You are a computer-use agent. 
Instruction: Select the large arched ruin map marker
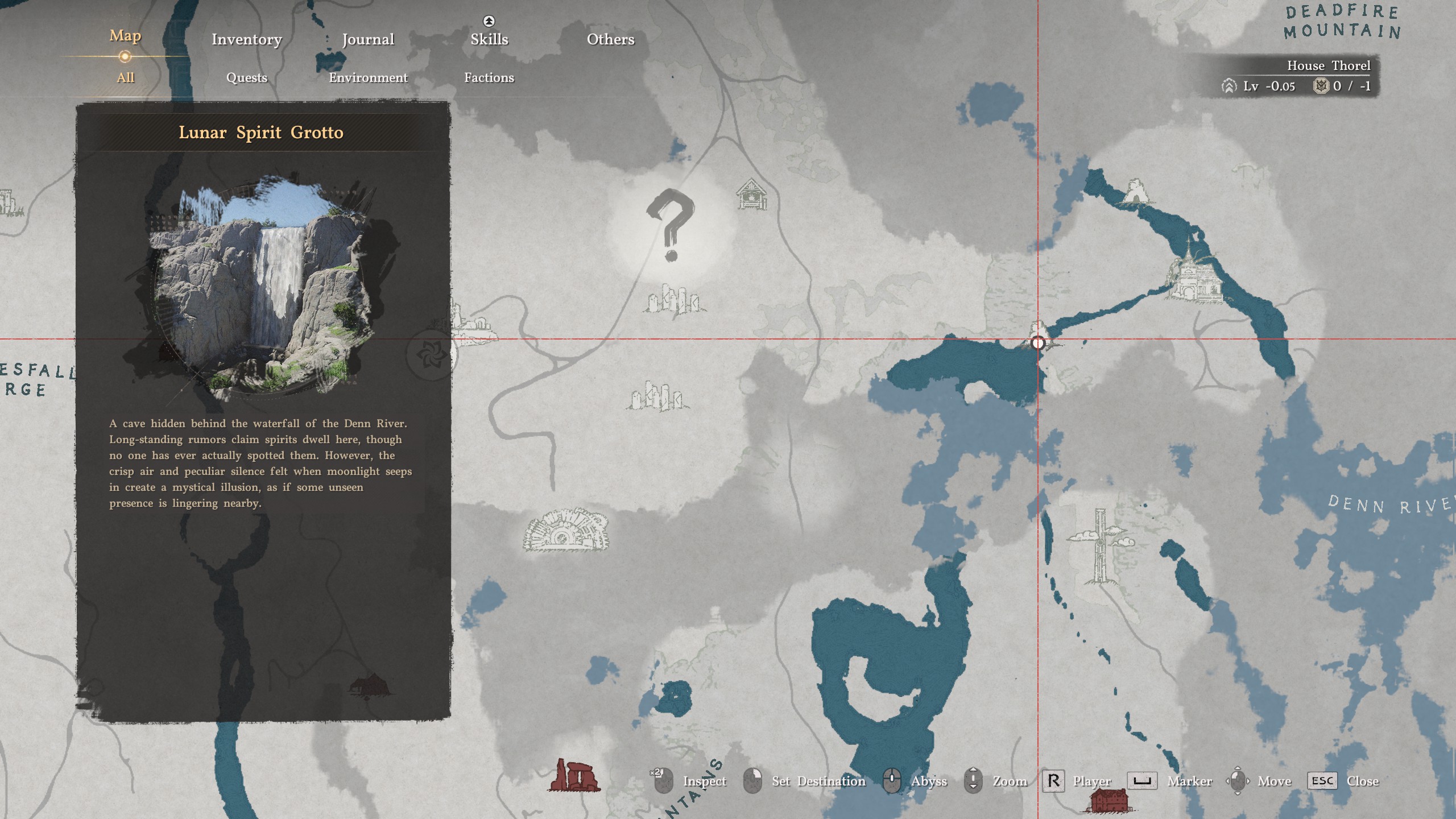566,531
